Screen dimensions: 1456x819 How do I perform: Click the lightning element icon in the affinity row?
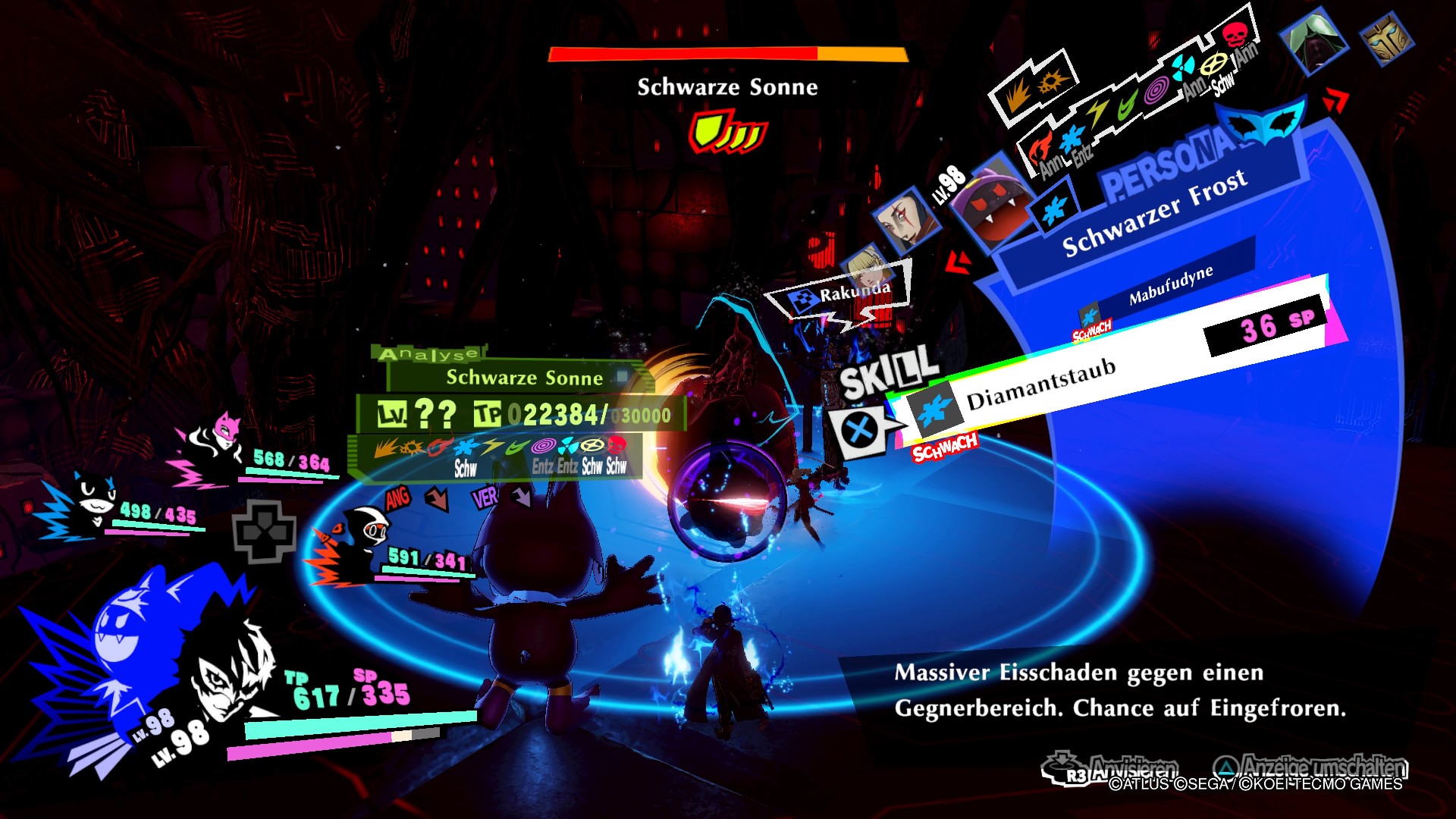tap(491, 447)
